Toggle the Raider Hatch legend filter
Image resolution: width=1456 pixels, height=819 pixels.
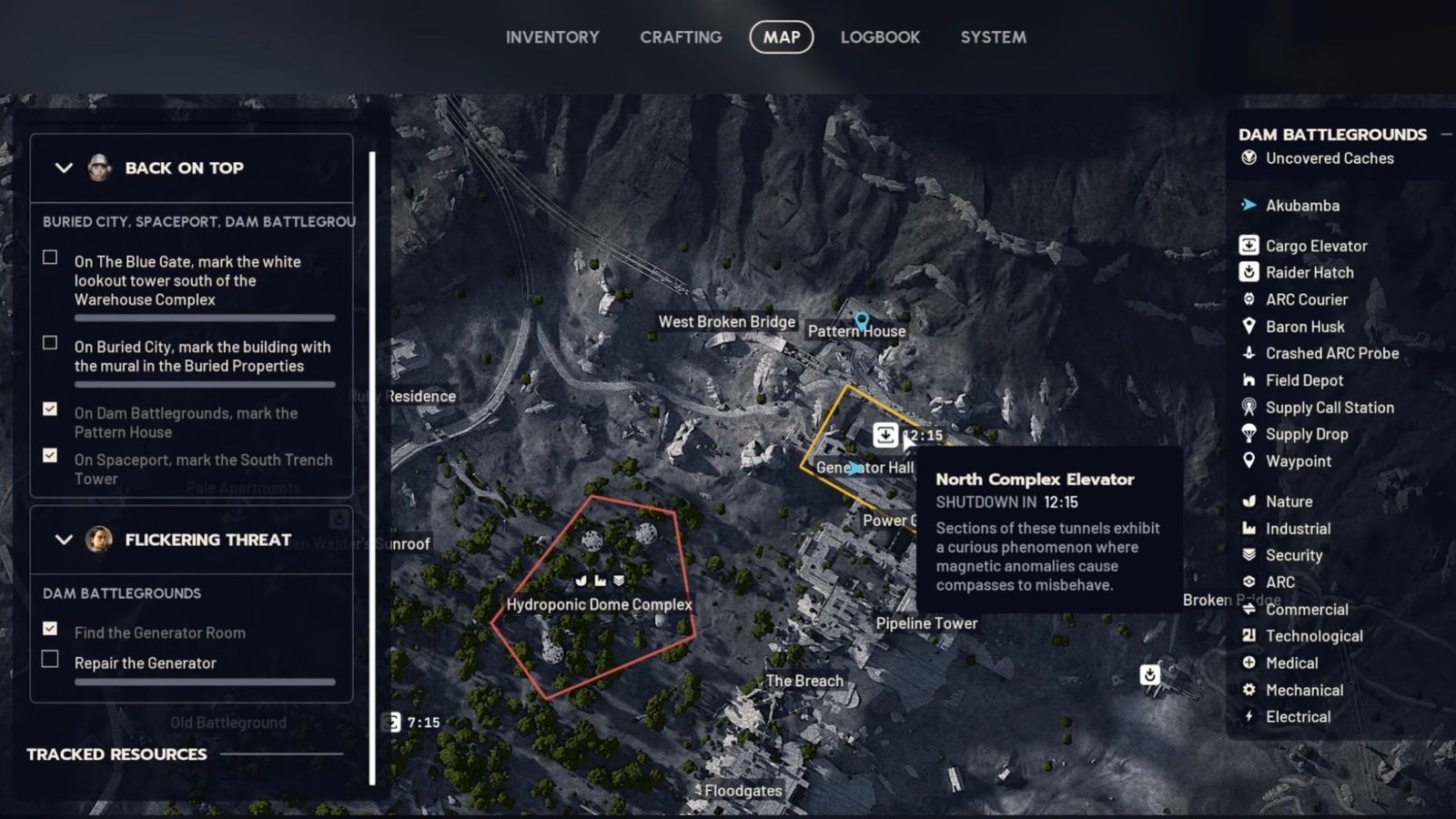[1309, 272]
